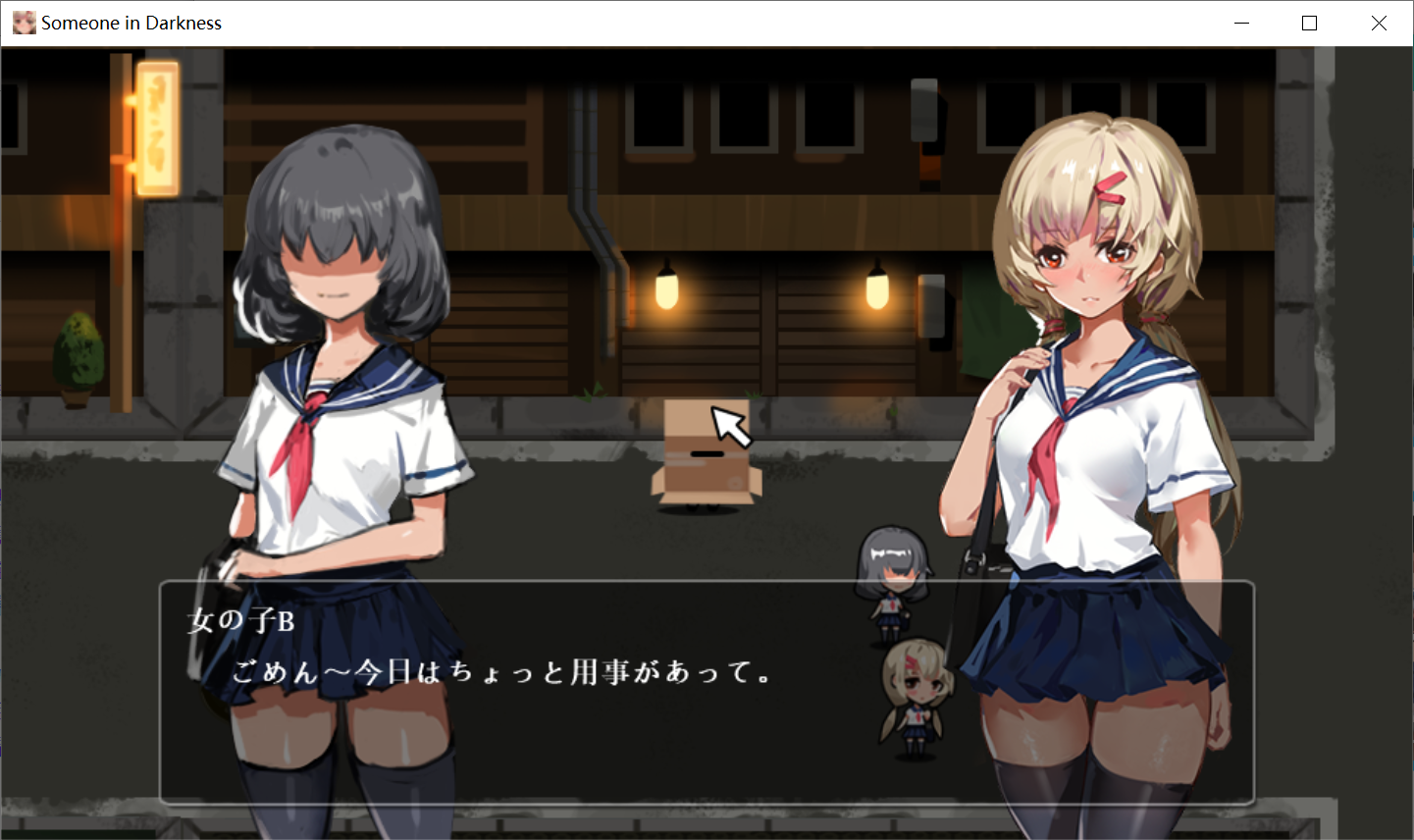Click the game icon in the title bar
This screenshot has height=840, width=1414.
(24, 22)
